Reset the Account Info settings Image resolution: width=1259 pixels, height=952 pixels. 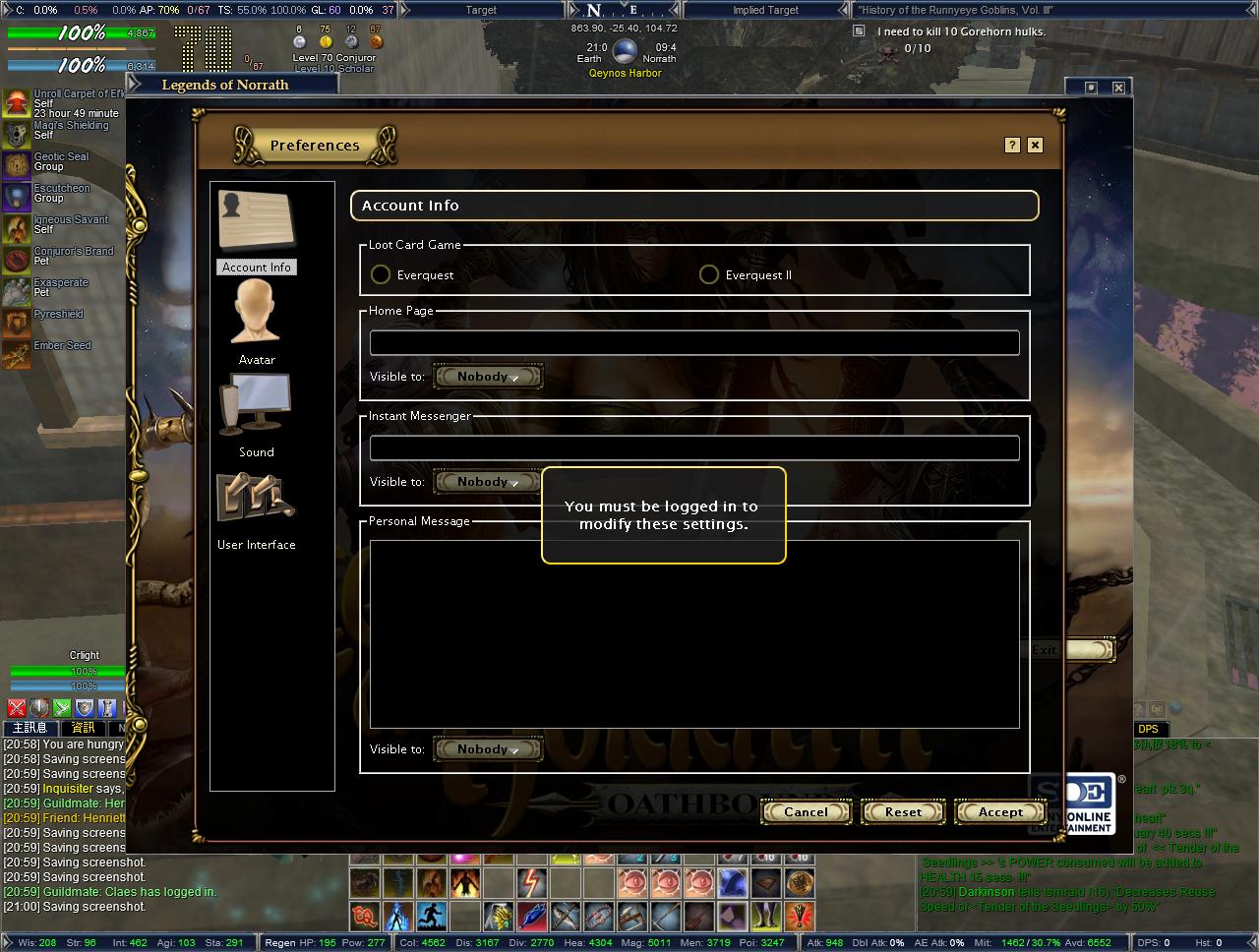pyautogui.click(x=902, y=811)
